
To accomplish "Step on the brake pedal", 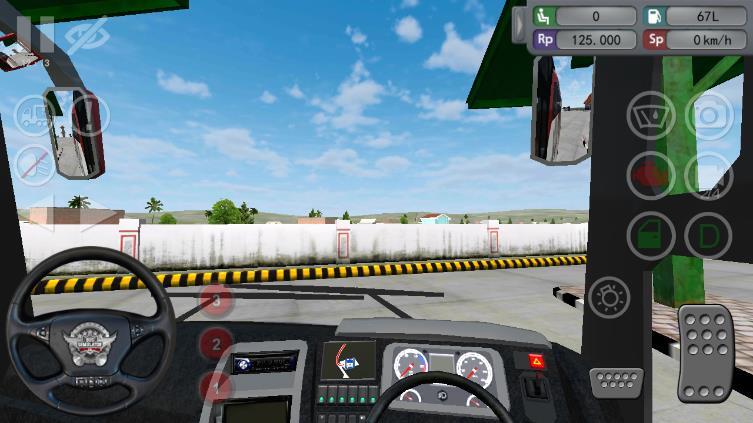I will pyautogui.click(x=617, y=381).
